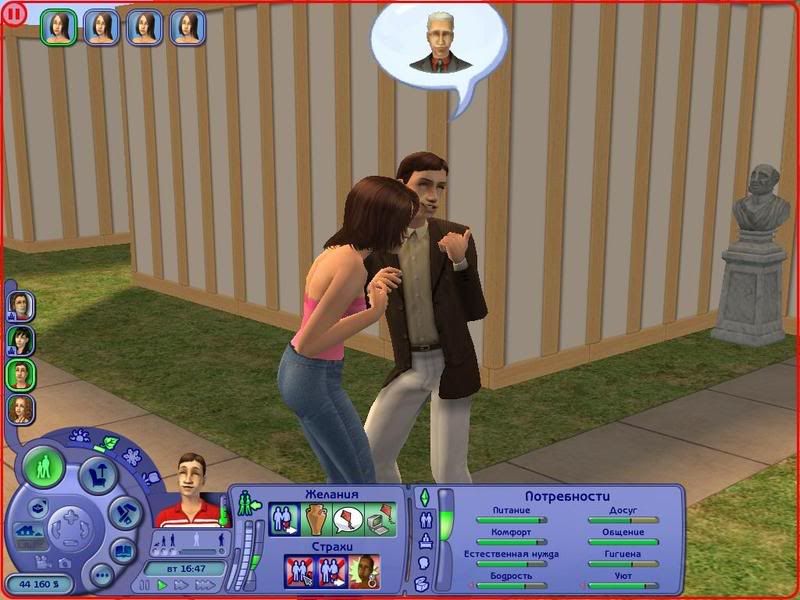This screenshot has height=600, width=800.
Task: Pause the game speed
Action: (146, 584)
